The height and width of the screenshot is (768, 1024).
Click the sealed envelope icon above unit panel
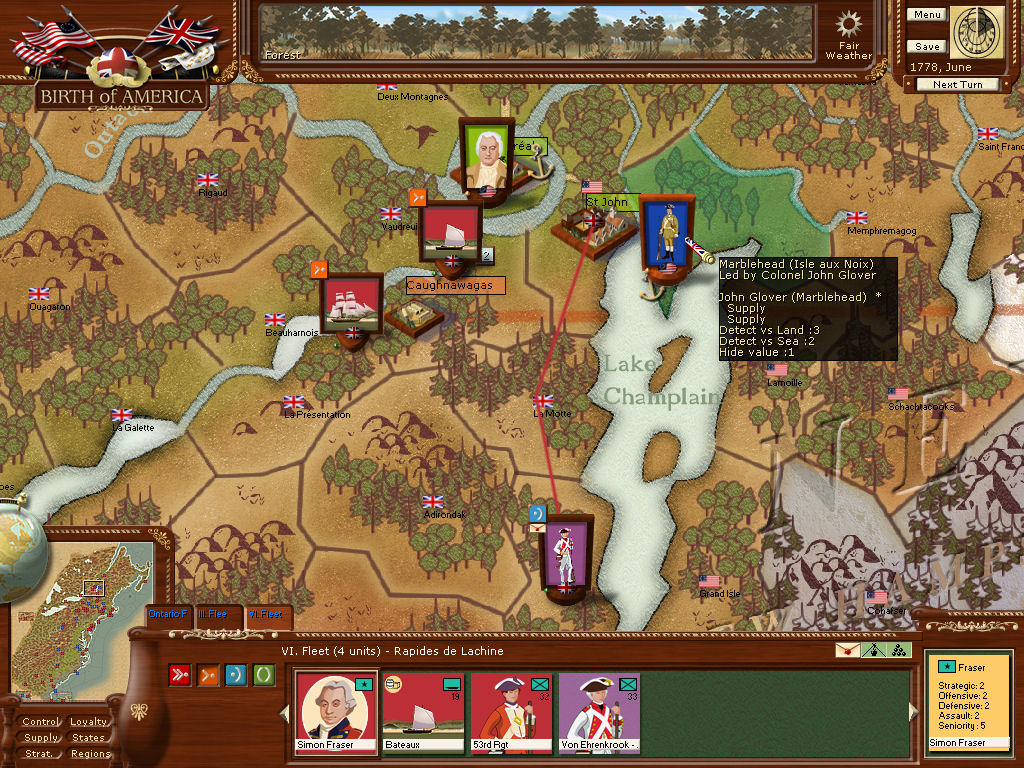pyautogui.click(x=847, y=650)
